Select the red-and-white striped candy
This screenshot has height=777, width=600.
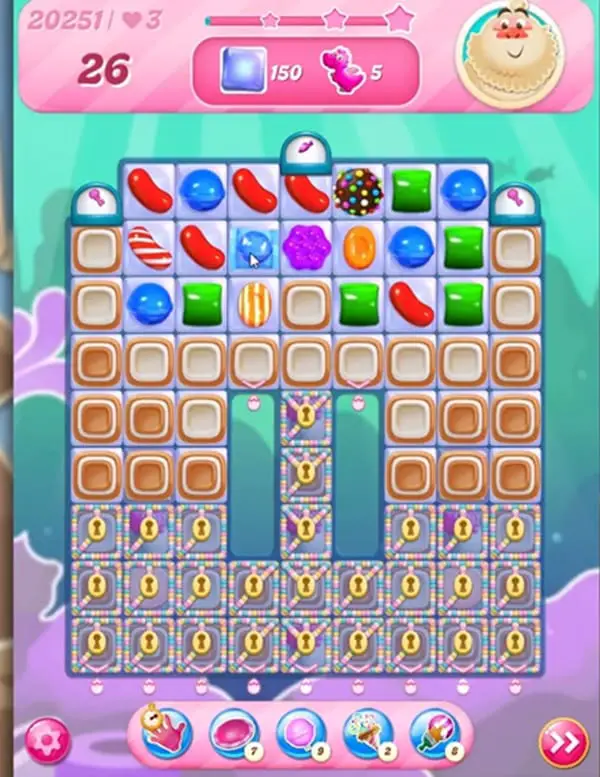149,246
